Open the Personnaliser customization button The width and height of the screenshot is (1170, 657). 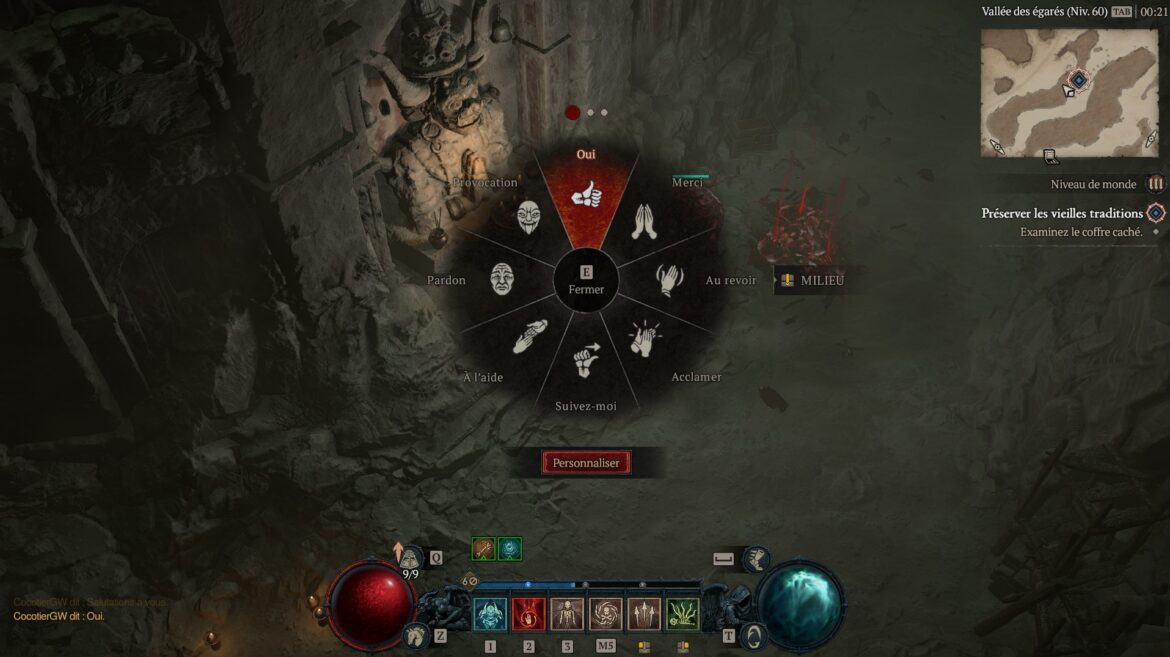pos(586,463)
